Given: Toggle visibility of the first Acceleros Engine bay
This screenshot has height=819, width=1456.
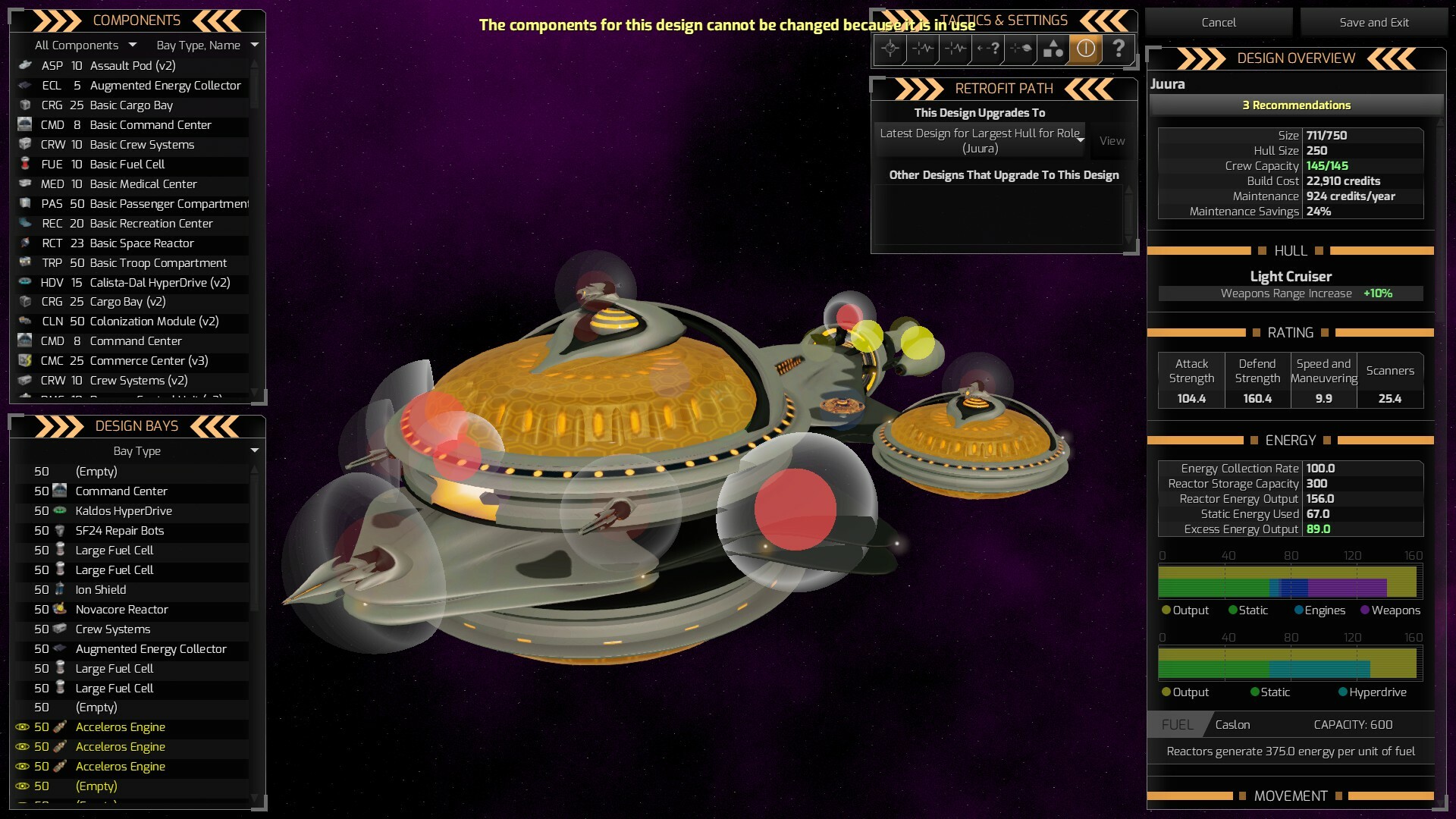Looking at the screenshot, I should [22, 727].
